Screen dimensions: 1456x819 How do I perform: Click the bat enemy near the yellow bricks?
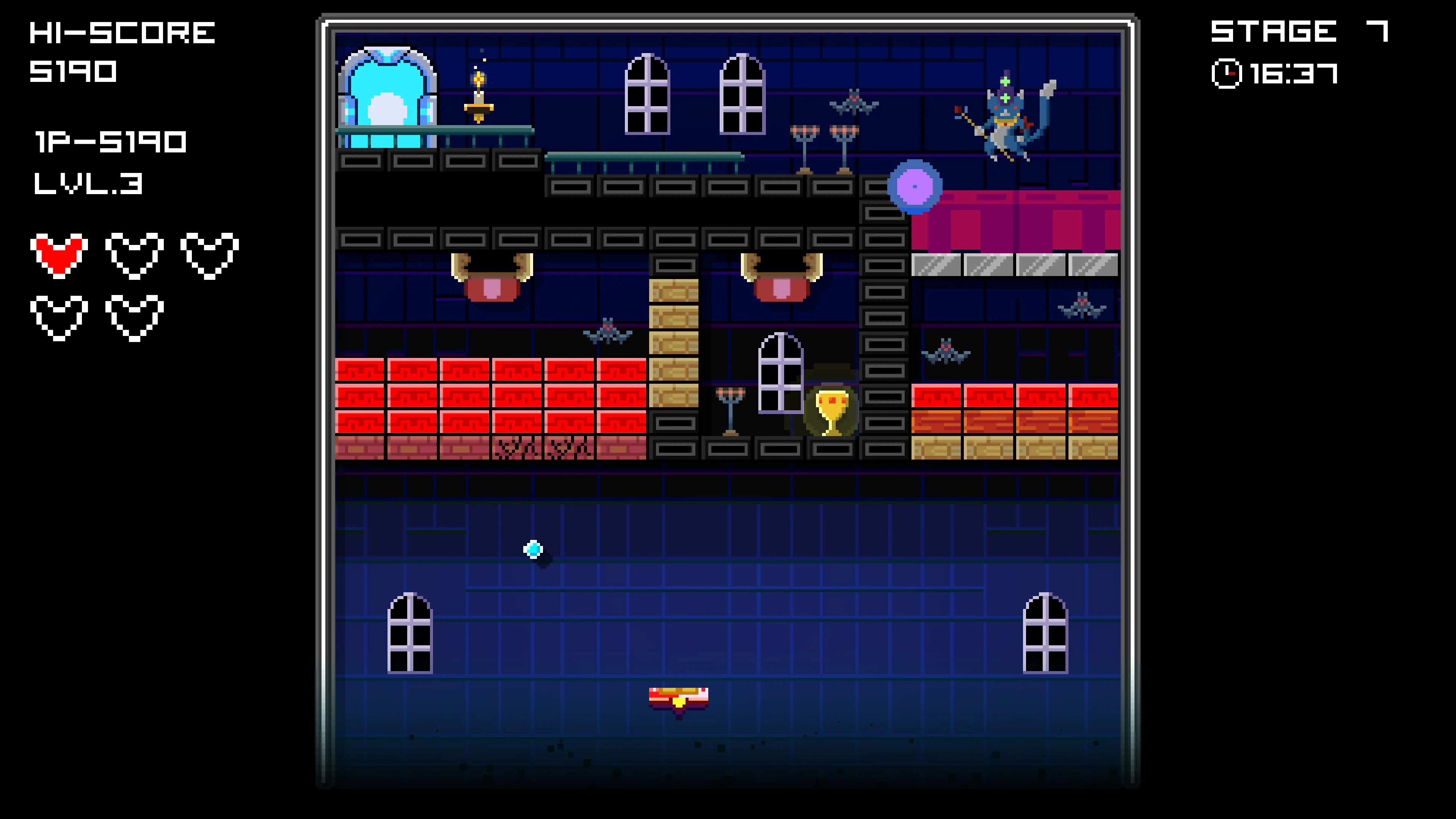(x=607, y=334)
